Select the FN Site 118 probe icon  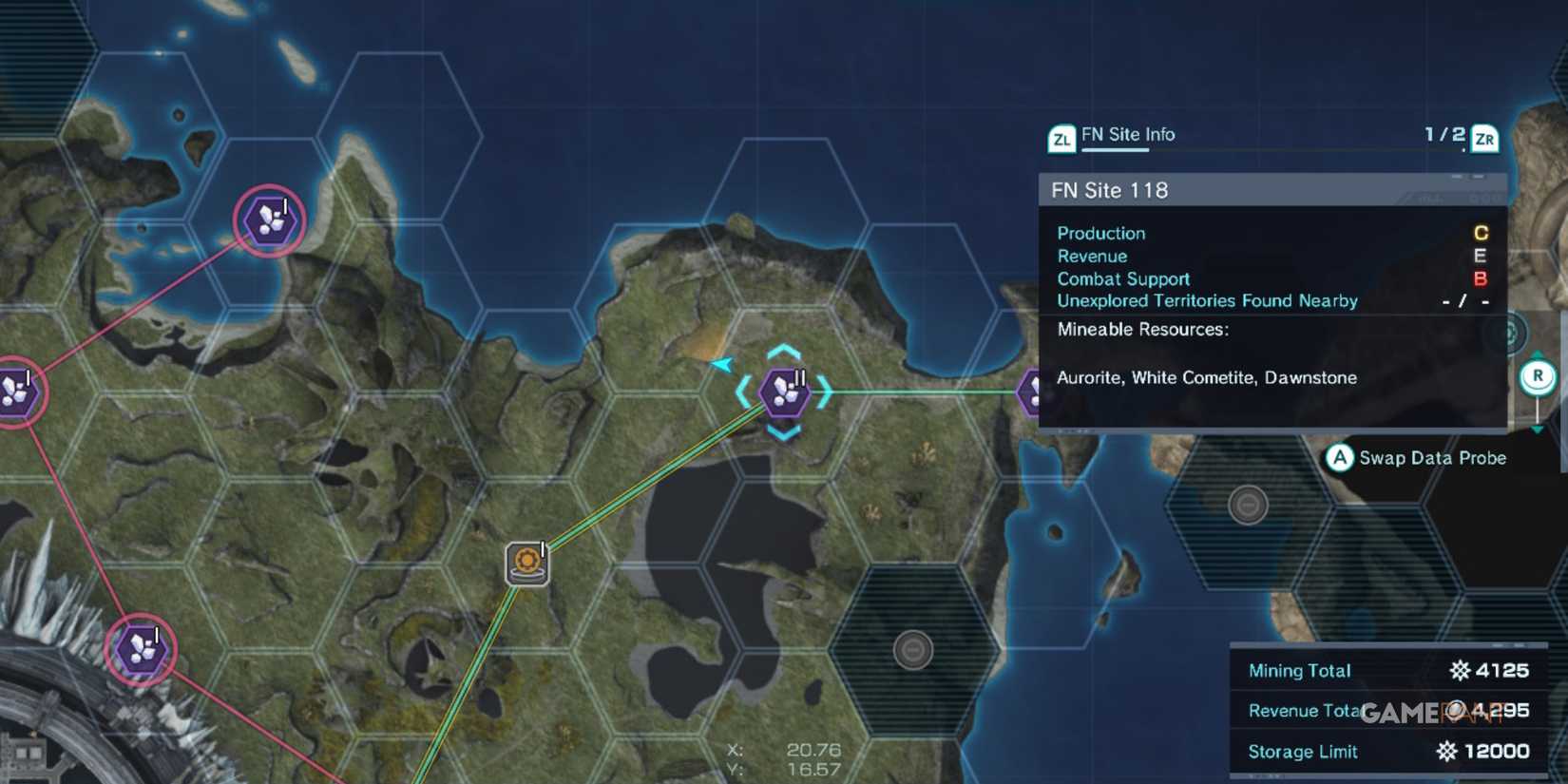tap(785, 392)
